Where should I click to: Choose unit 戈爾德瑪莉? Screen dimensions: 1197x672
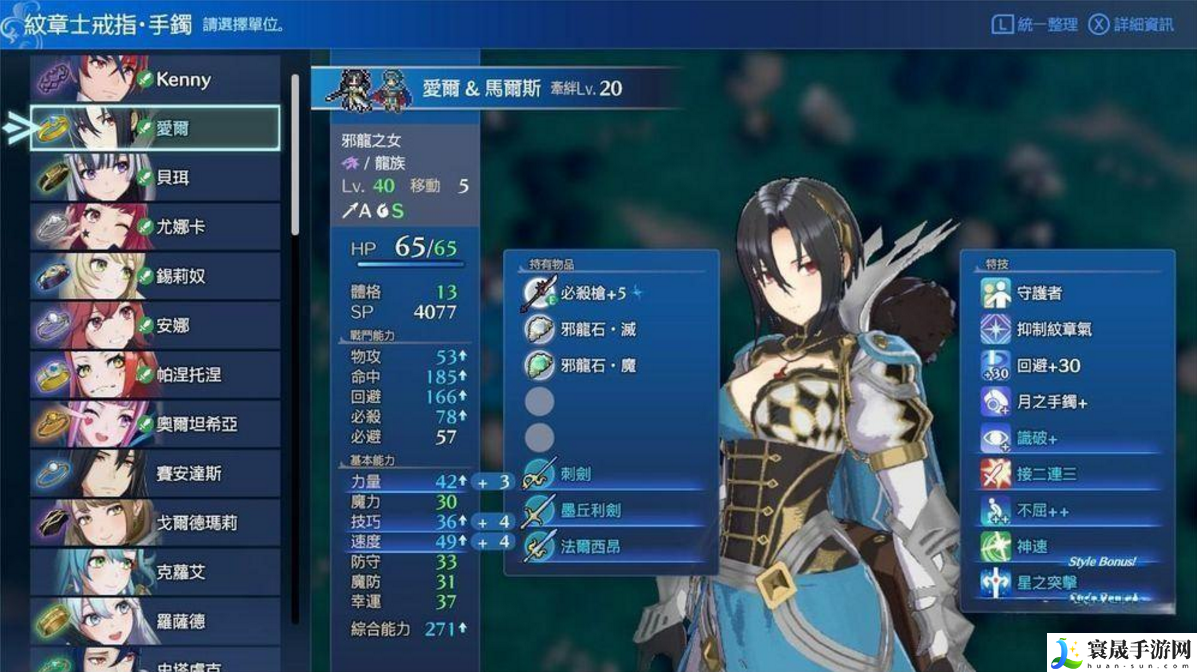(155, 522)
